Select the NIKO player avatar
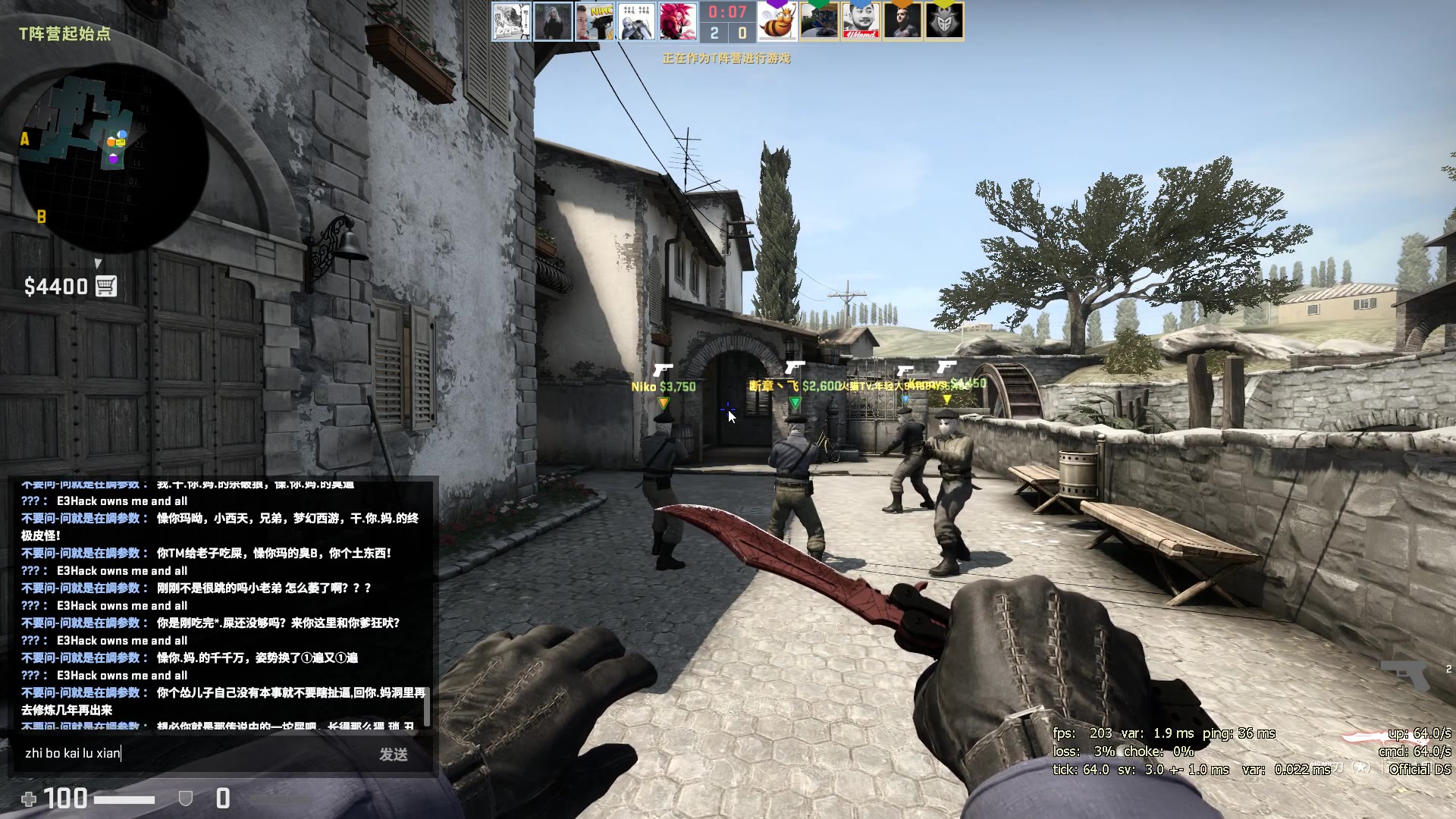The image size is (1456, 819). [x=594, y=21]
